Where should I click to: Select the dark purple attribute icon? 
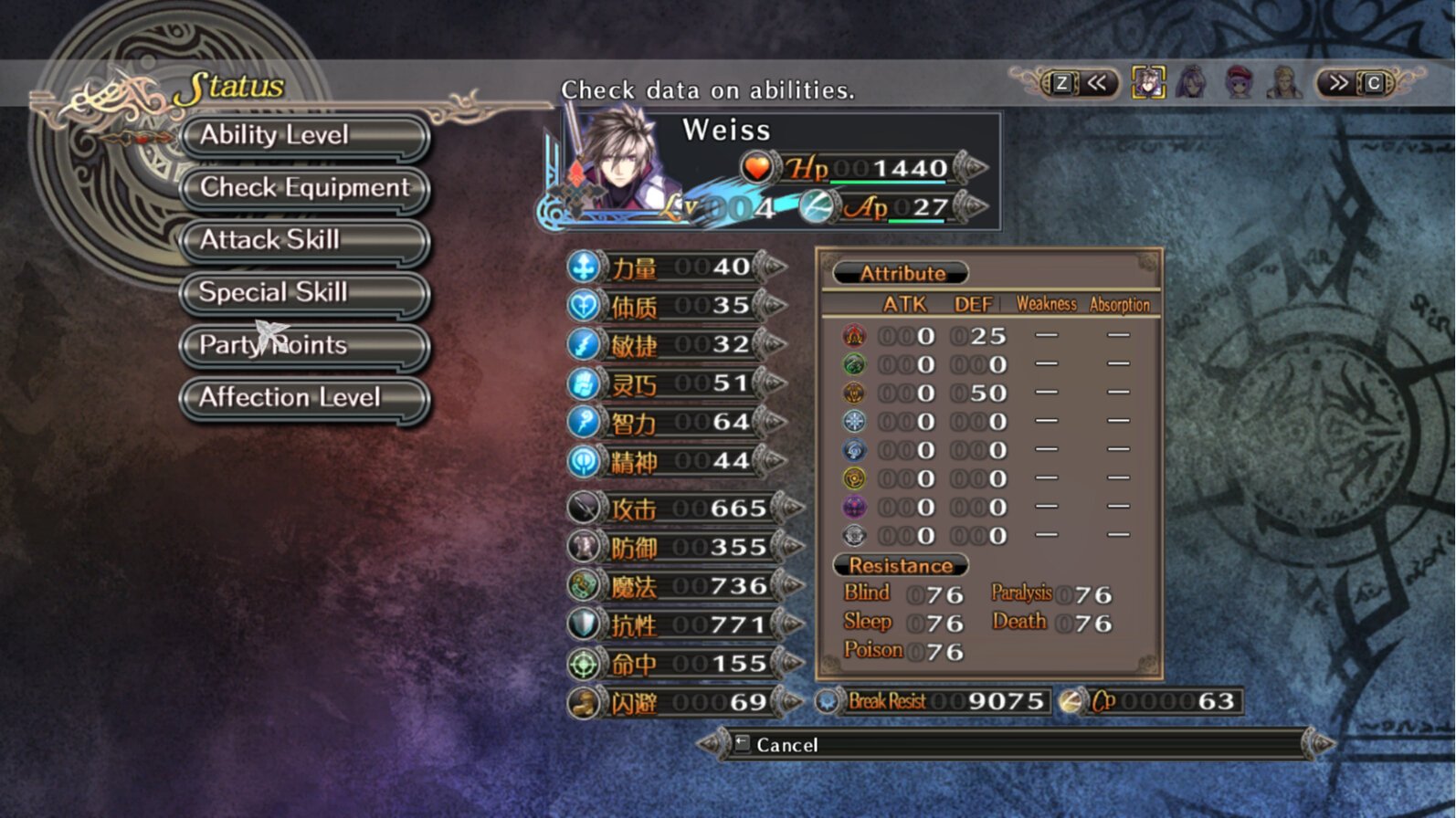853,507
